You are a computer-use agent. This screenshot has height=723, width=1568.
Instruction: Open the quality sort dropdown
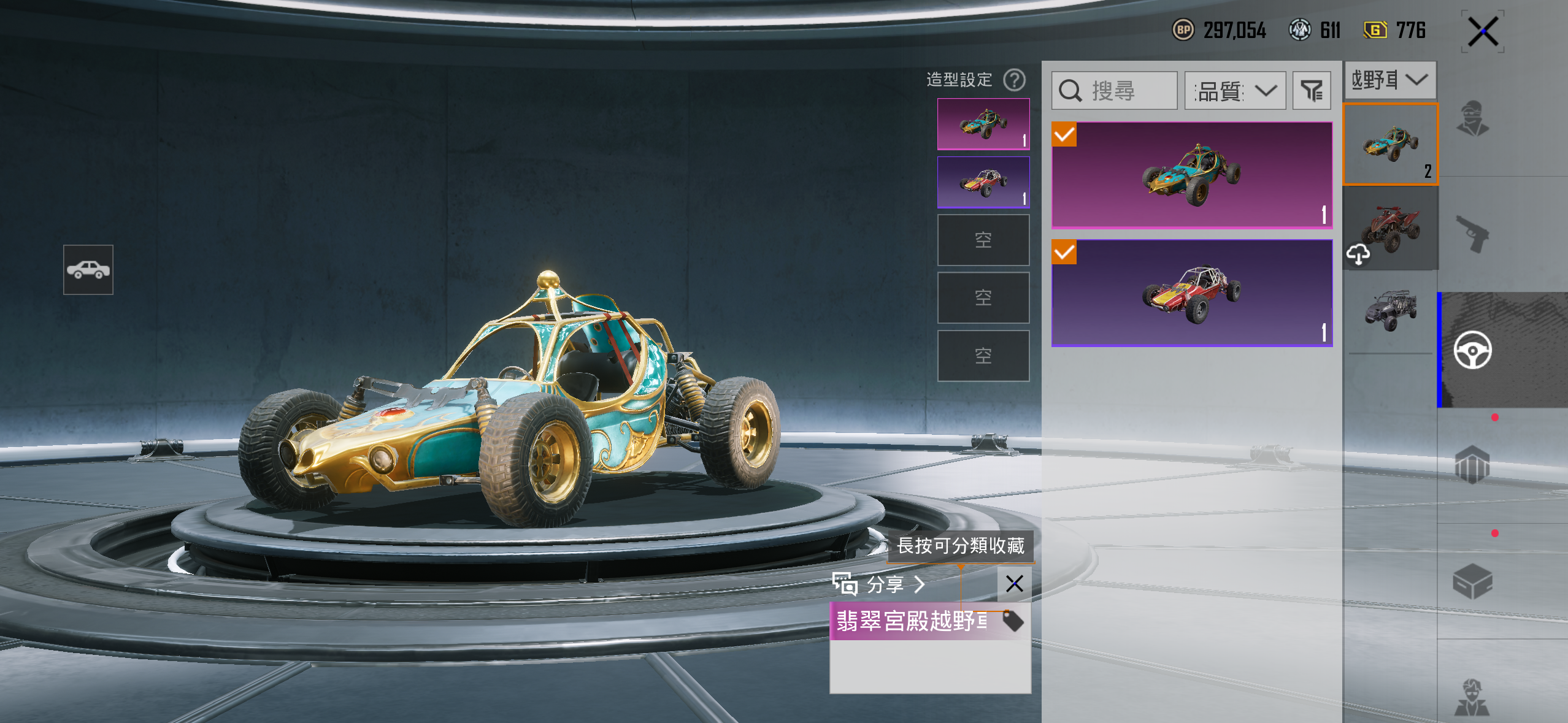tap(1234, 91)
